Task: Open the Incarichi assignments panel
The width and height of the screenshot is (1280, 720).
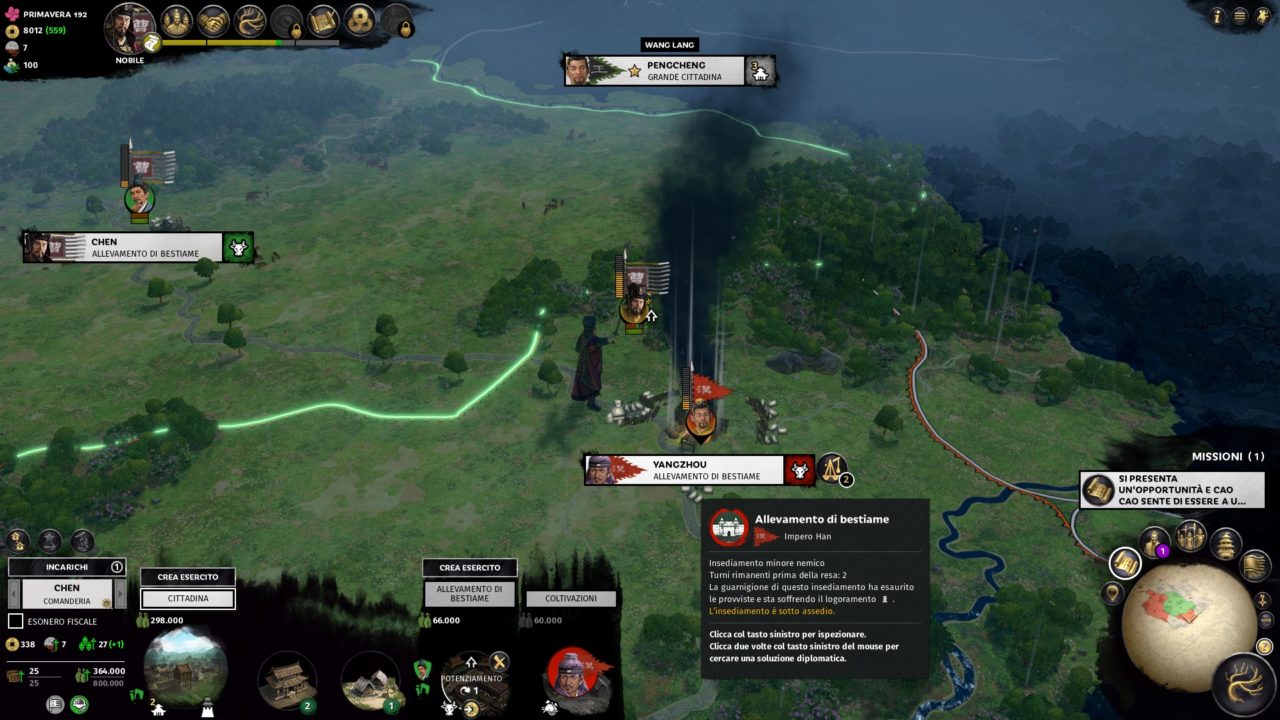Action: click(67, 567)
